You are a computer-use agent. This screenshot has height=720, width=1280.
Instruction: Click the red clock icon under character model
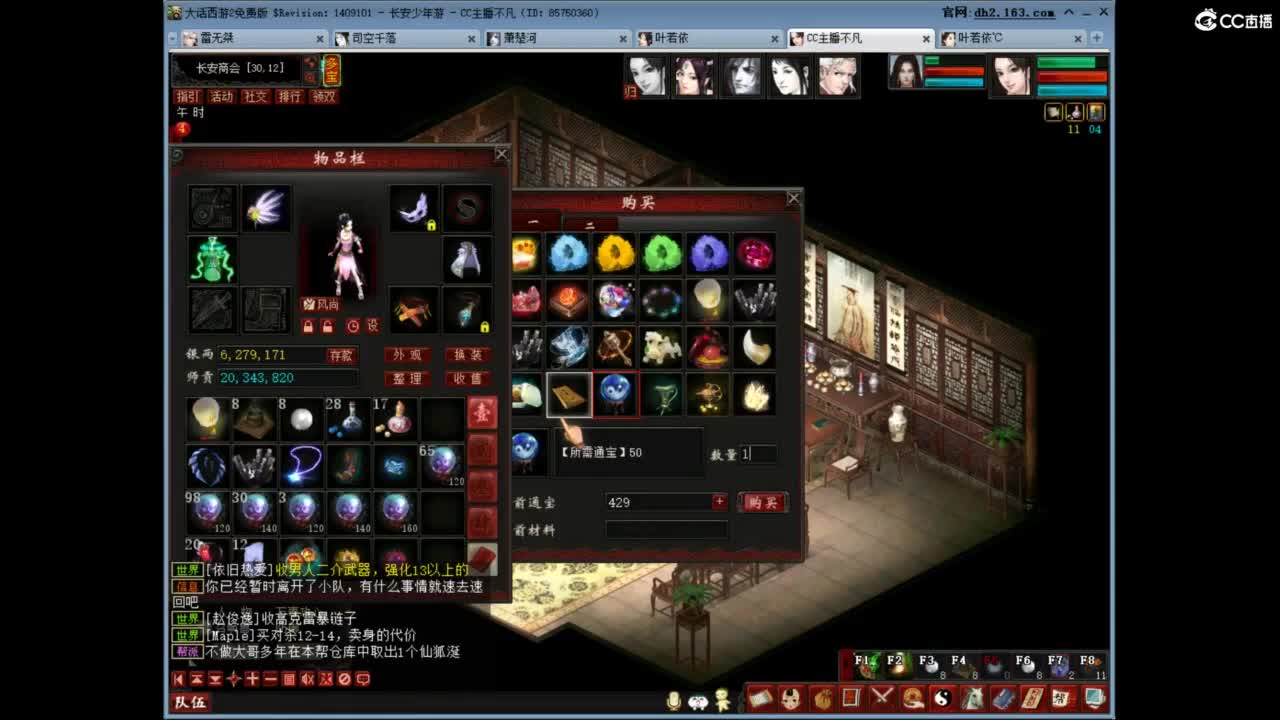click(x=353, y=327)
